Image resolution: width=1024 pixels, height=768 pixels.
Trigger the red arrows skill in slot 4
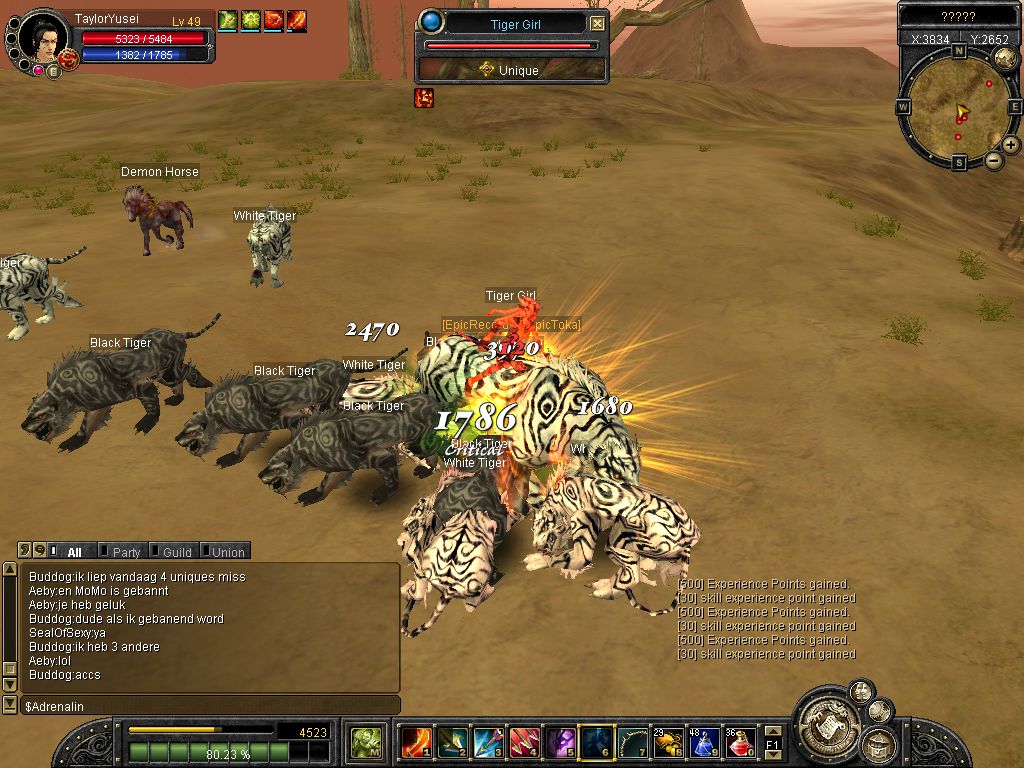[524, 743]
